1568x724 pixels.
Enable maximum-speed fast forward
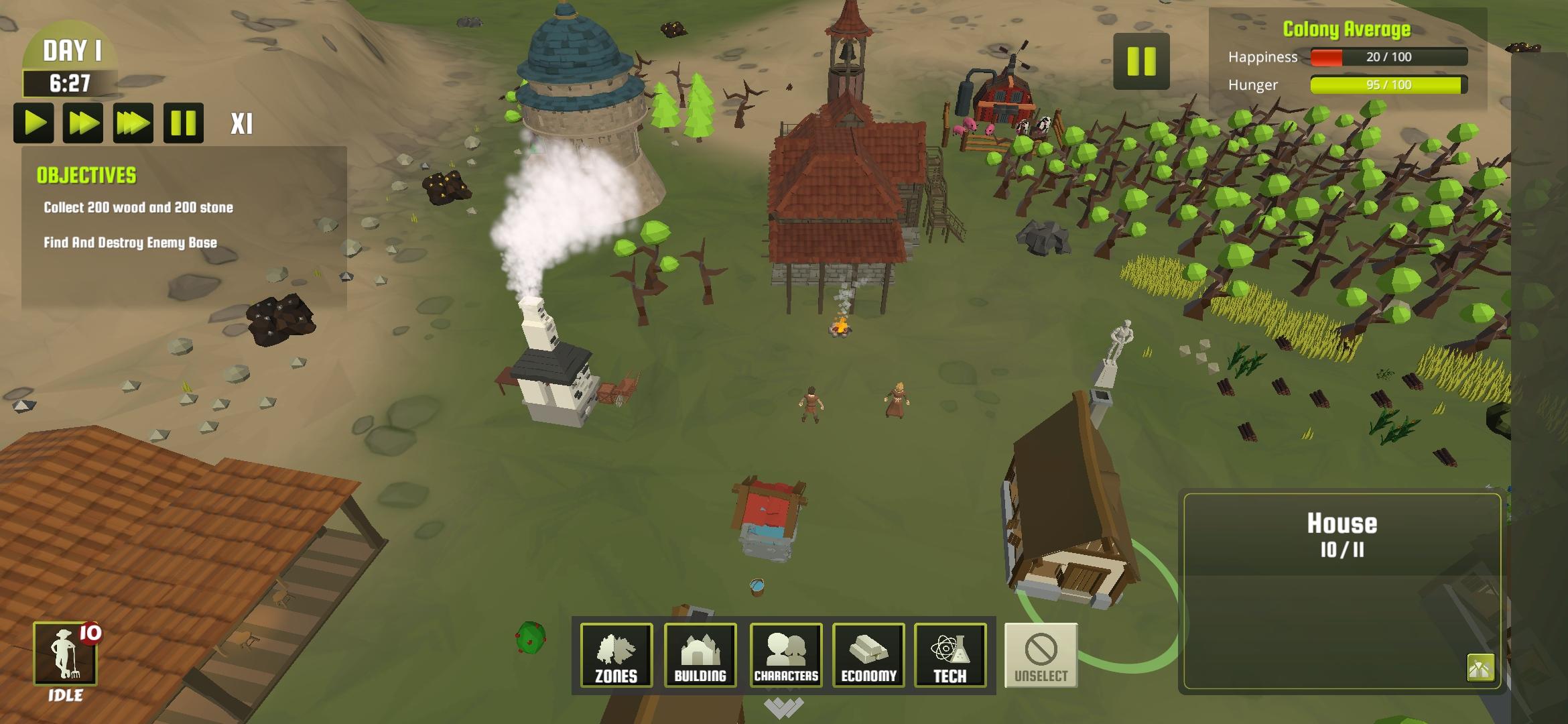tap(133, 122)
